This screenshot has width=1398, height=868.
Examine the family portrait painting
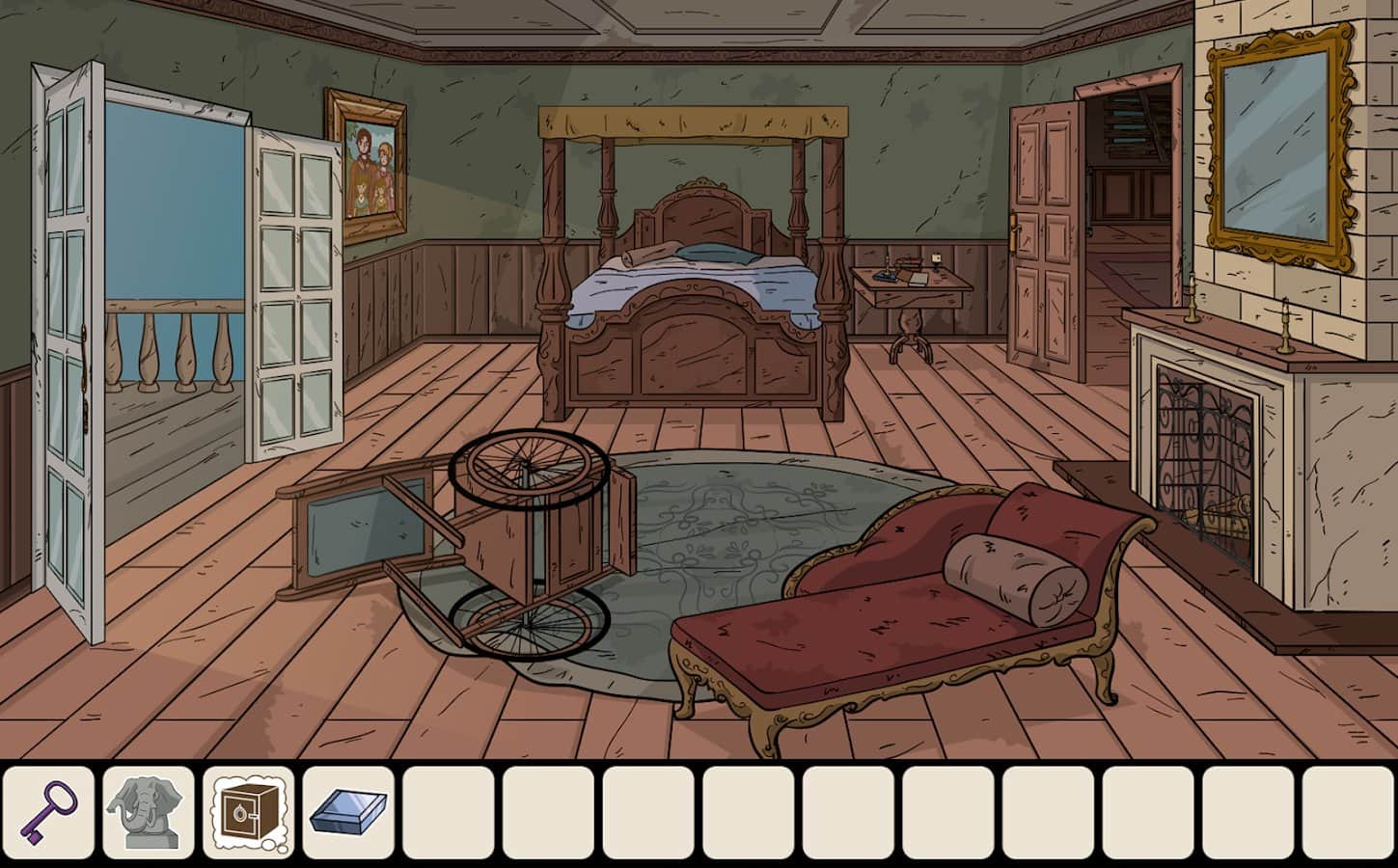coord(371,159)
